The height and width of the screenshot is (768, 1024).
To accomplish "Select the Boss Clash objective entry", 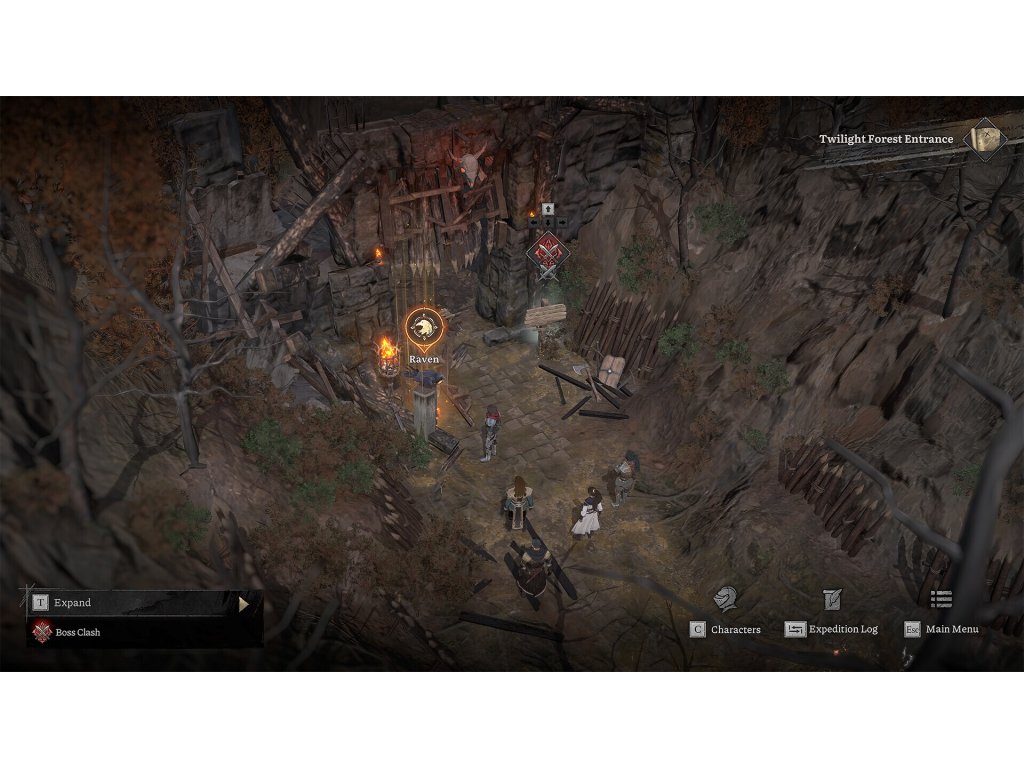I will [x=78, y=632].
